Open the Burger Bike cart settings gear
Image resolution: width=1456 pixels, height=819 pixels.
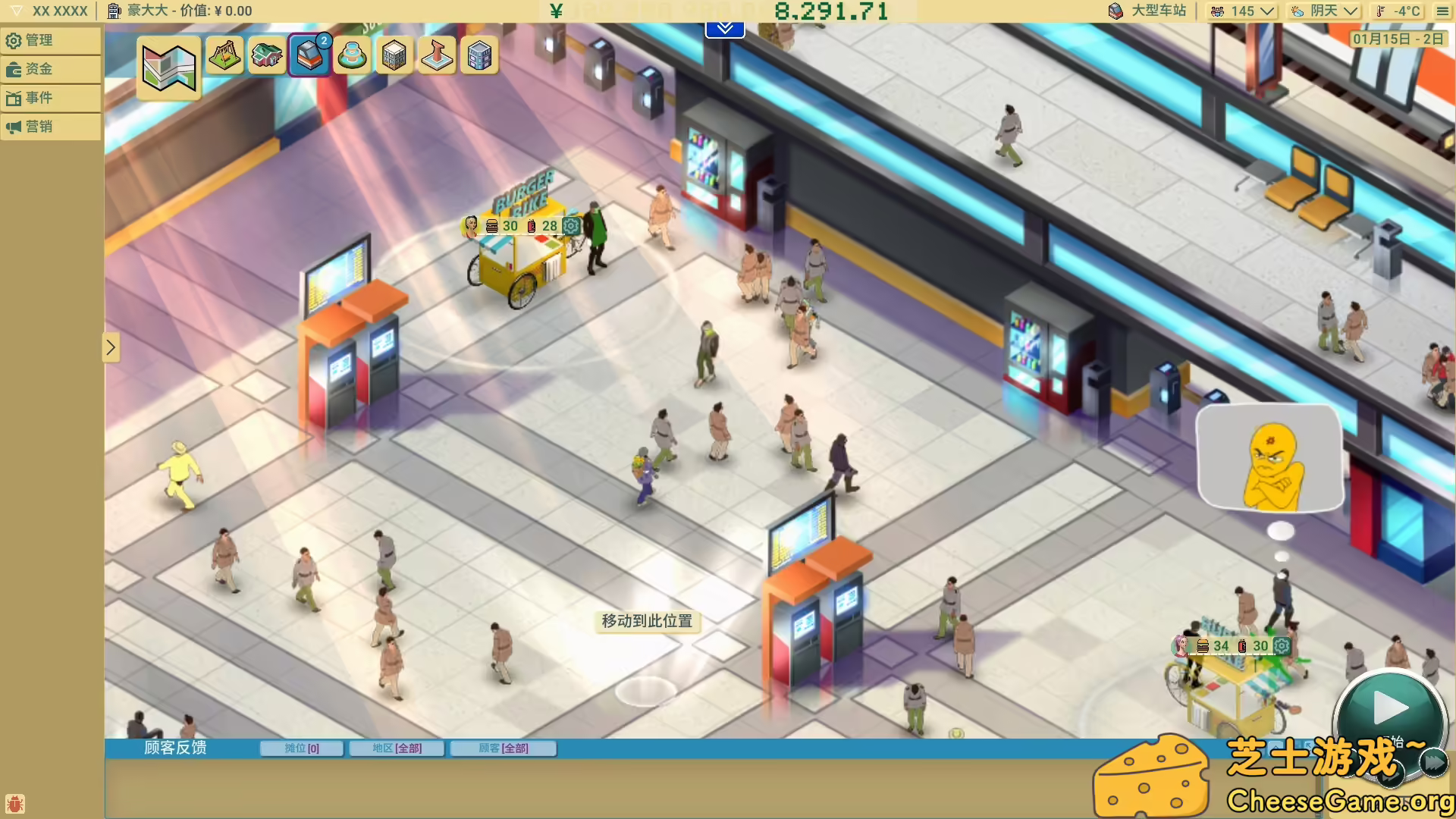571,226
